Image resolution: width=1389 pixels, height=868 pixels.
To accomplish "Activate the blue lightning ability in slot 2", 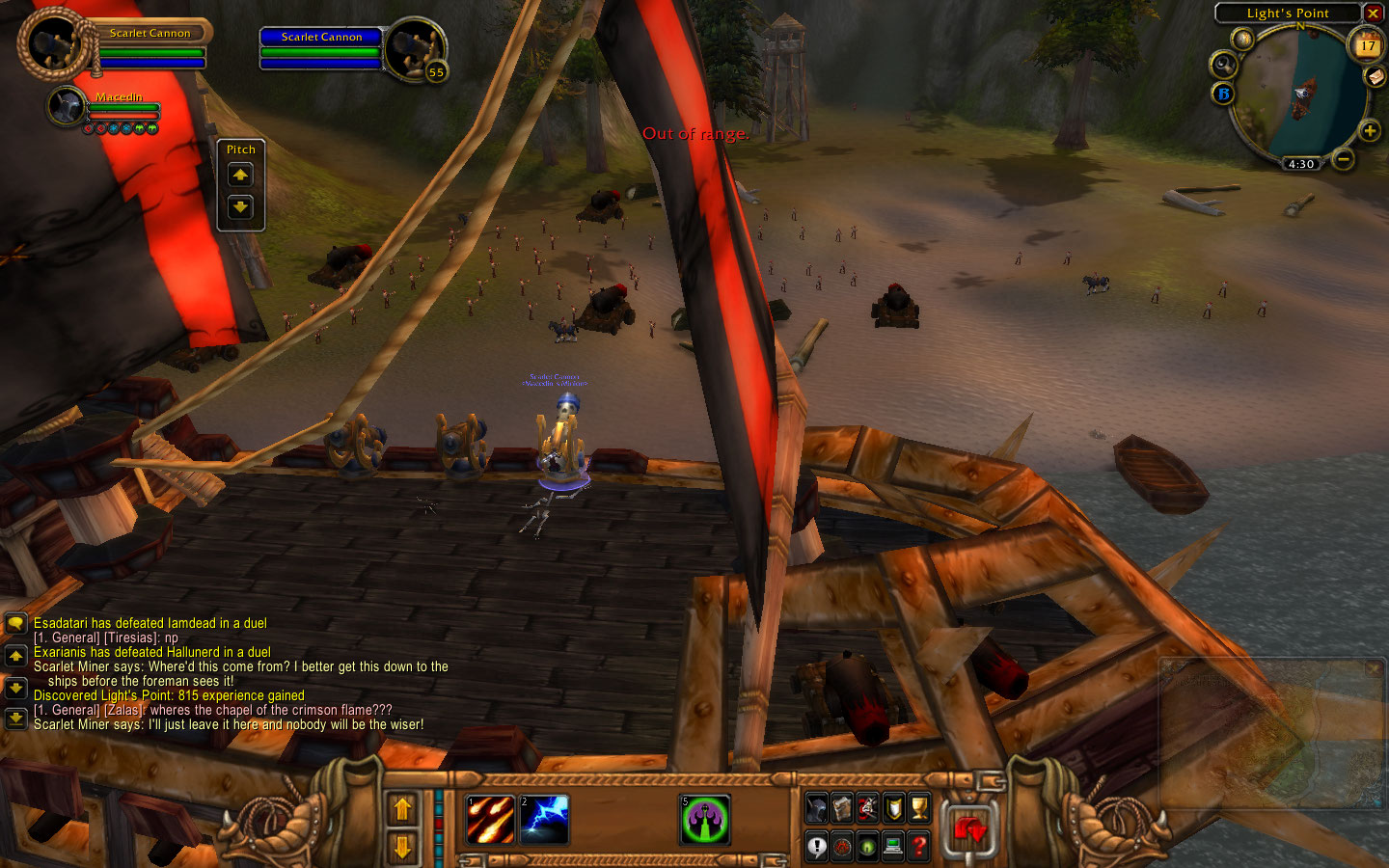I will coord(545,820).
